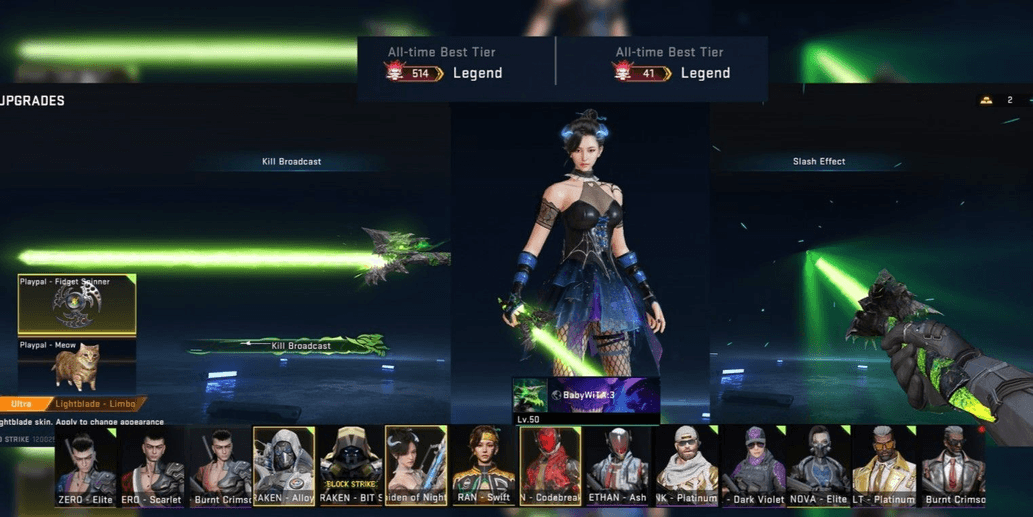The width and height of the screenshot is (1033, 517).
Task: Pick the RAKEN - Alloy hooded skin
Action: (284, 466)
